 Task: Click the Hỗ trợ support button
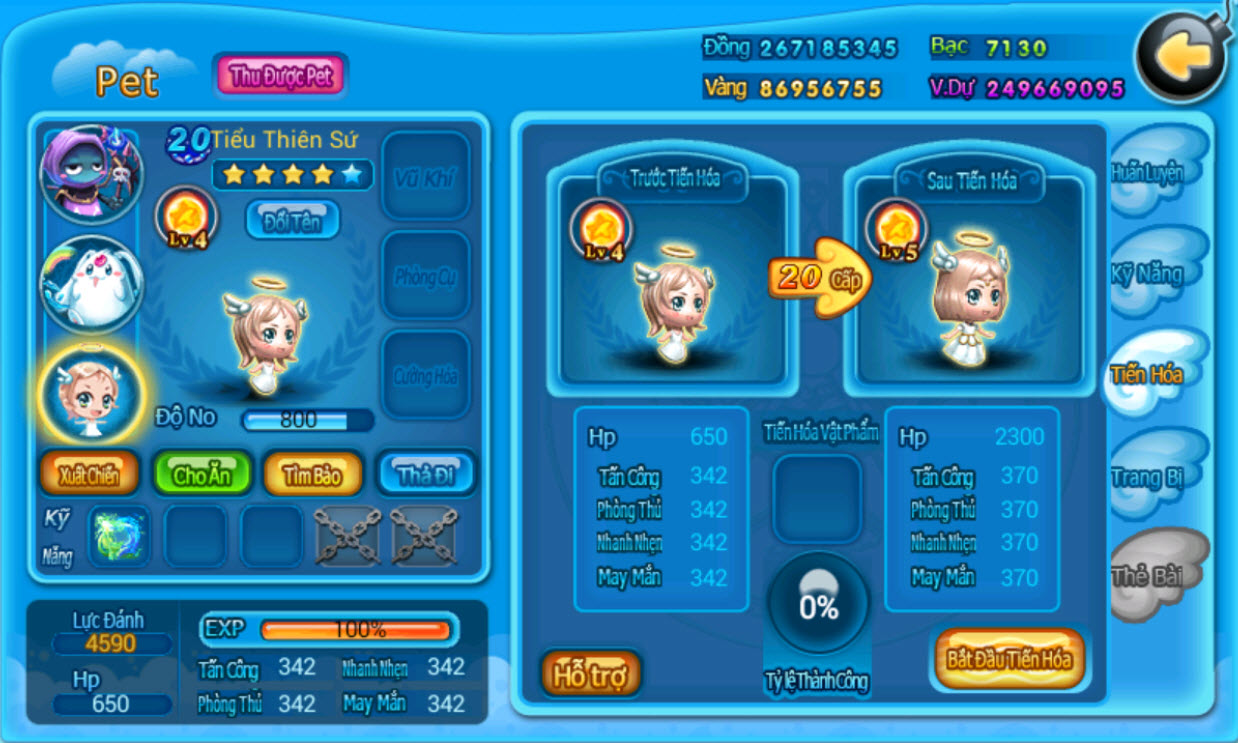[590, 675]
